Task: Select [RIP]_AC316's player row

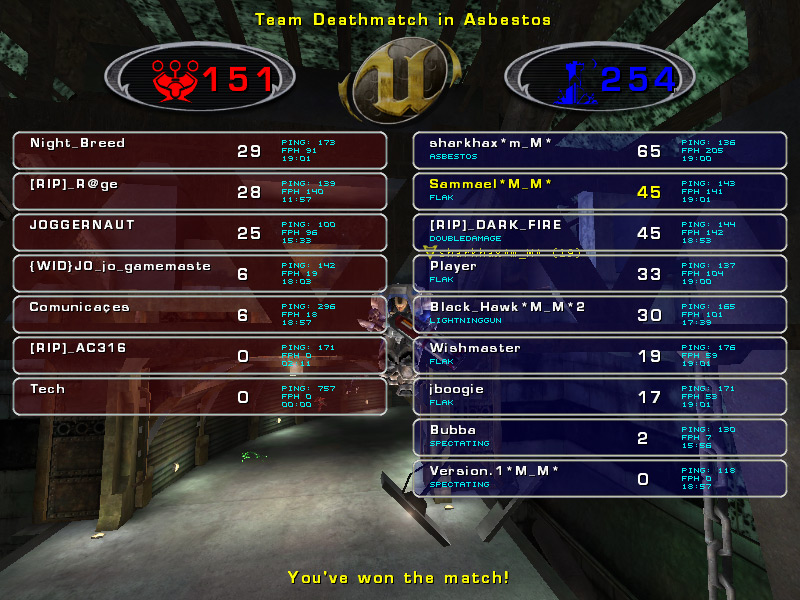Action: point(199,356)
